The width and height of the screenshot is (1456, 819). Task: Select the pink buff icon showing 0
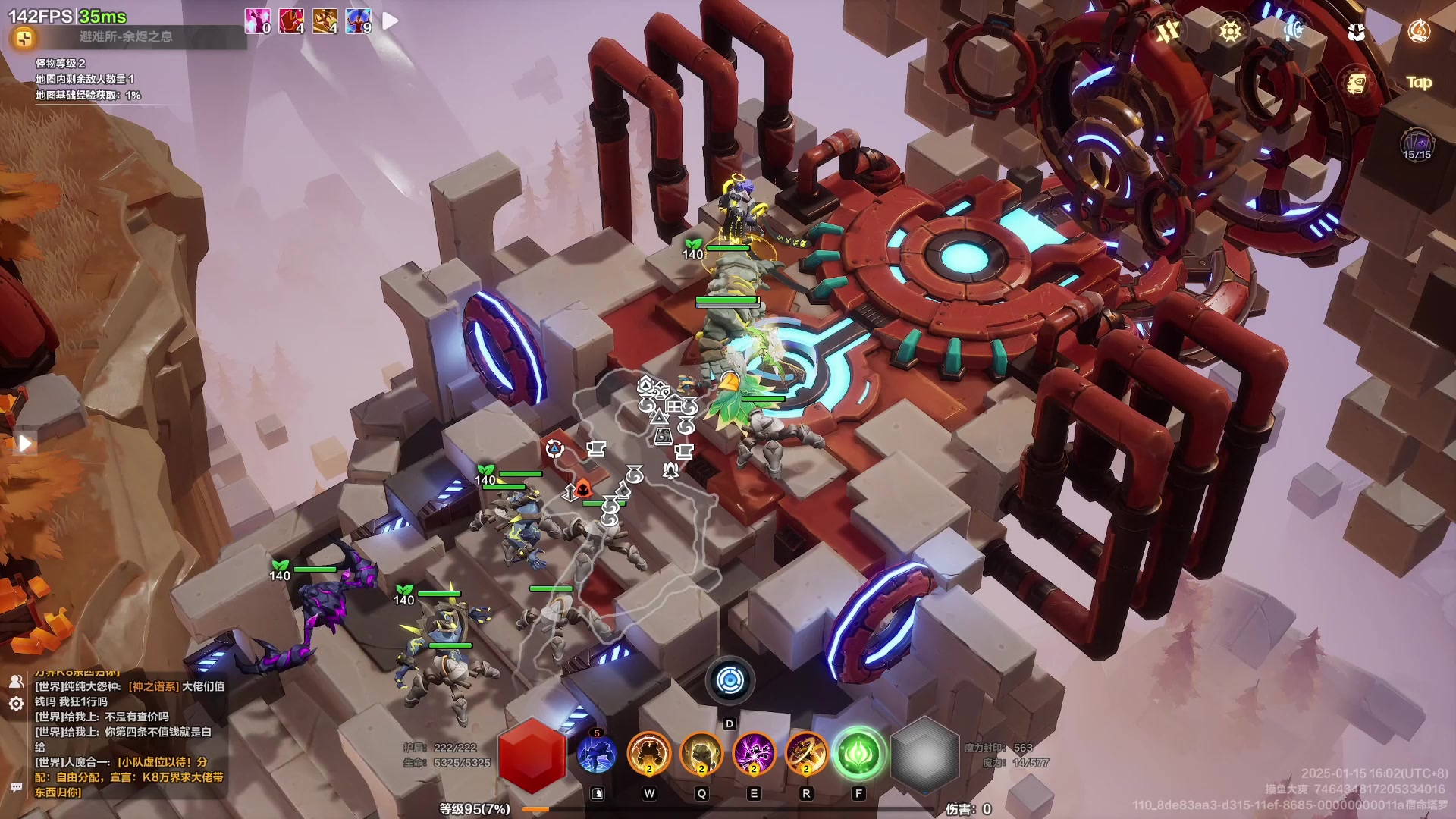(x=258, y=20)
